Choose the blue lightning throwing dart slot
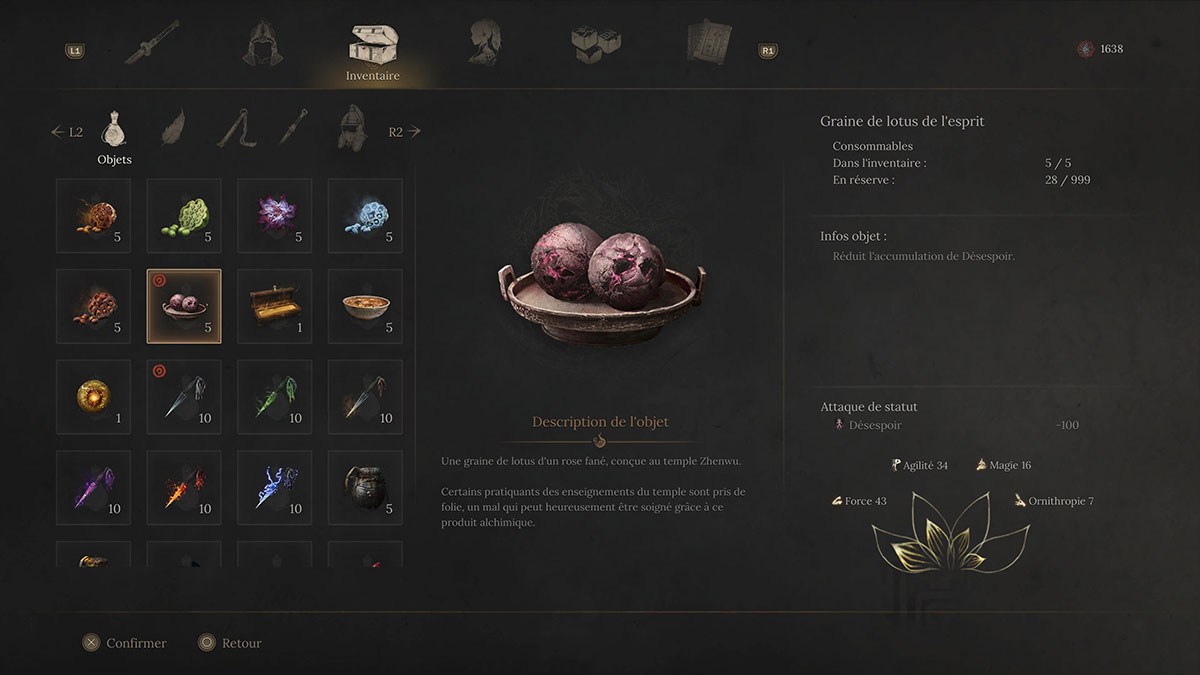1200x675 pixels. (x=275, y=487)
